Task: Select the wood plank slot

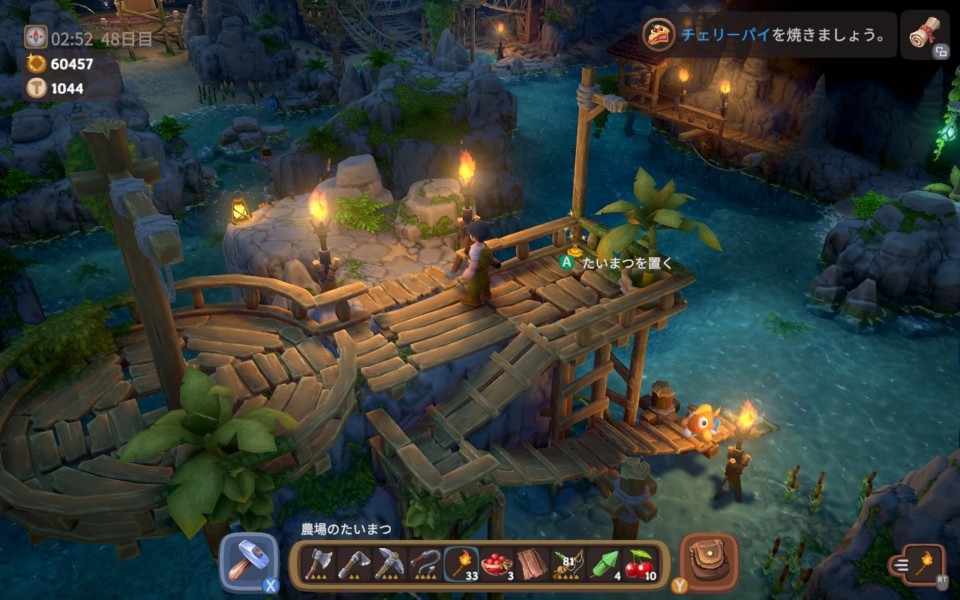Action: tap(532, 566)
